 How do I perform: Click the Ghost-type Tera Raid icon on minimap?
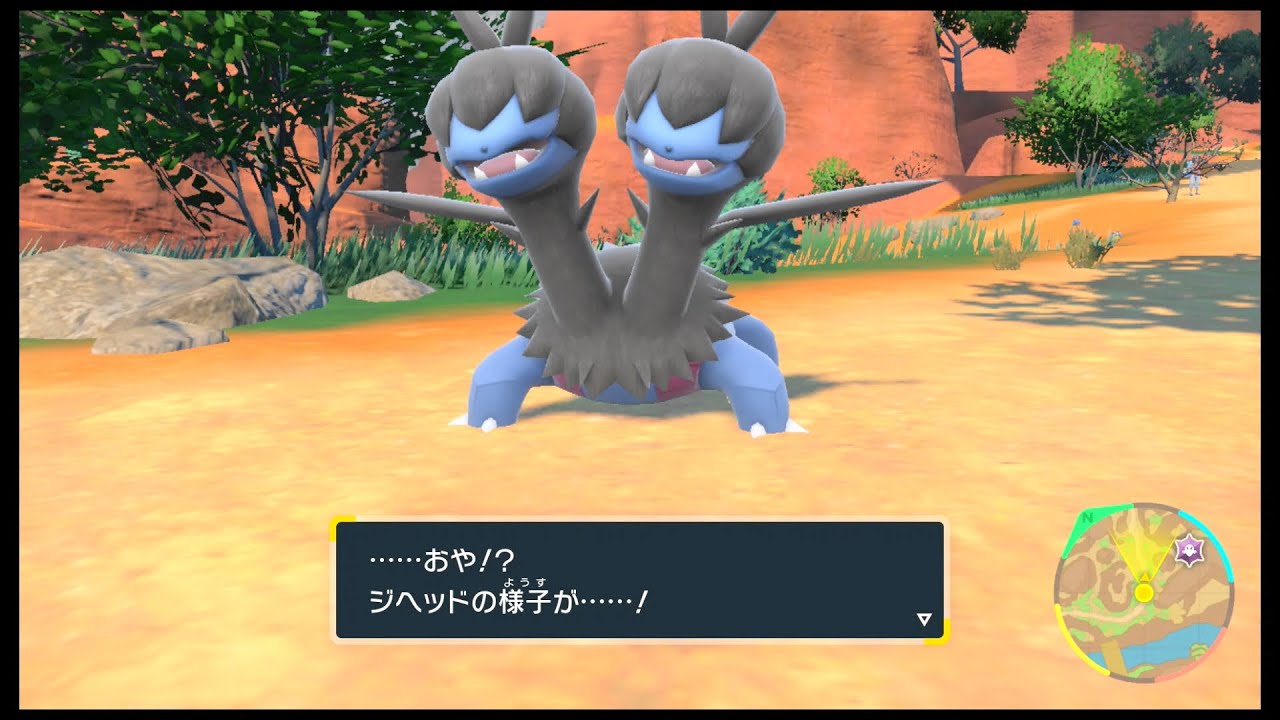pos(1190,550)
